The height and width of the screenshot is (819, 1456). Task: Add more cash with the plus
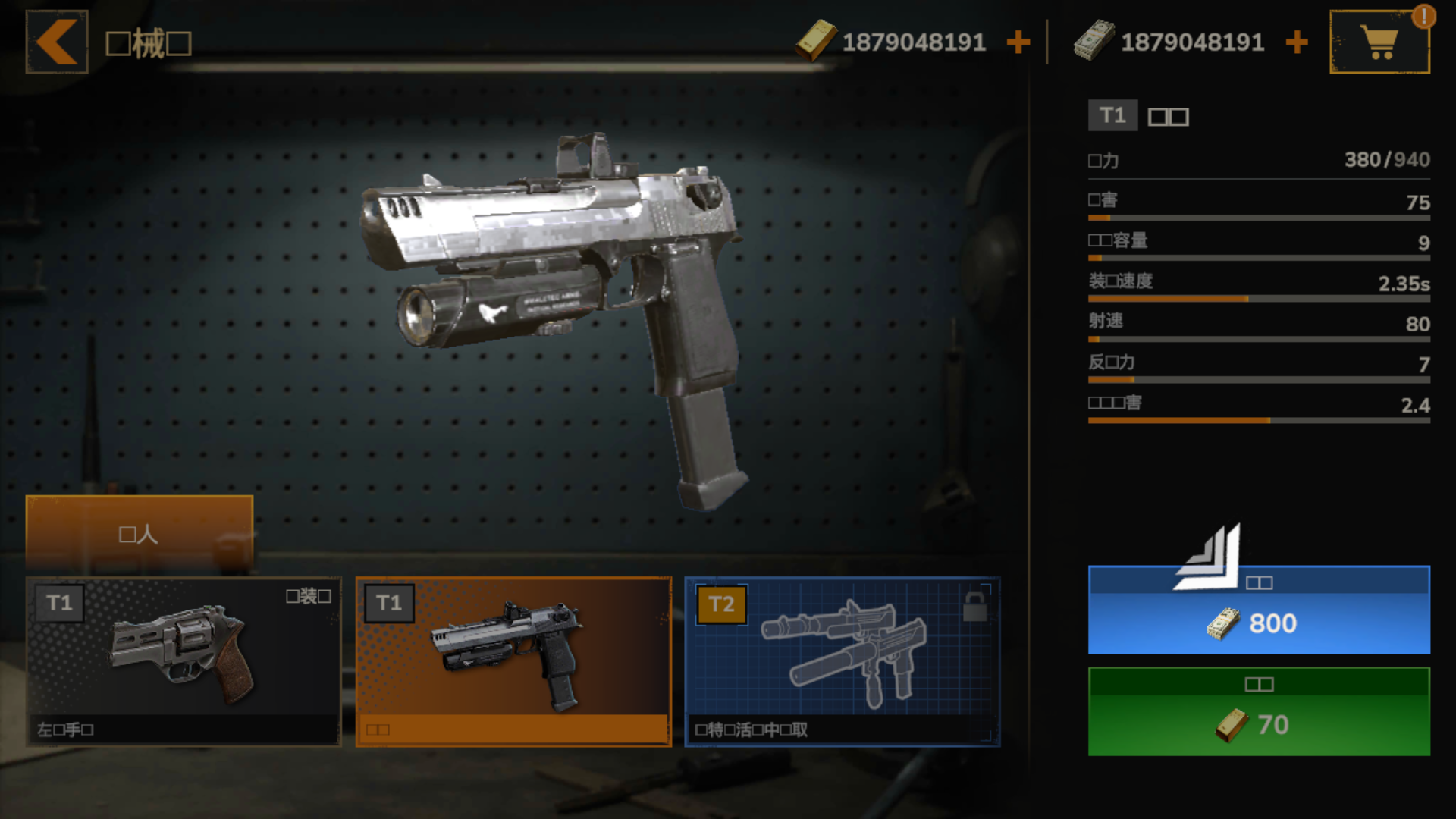1297,42
